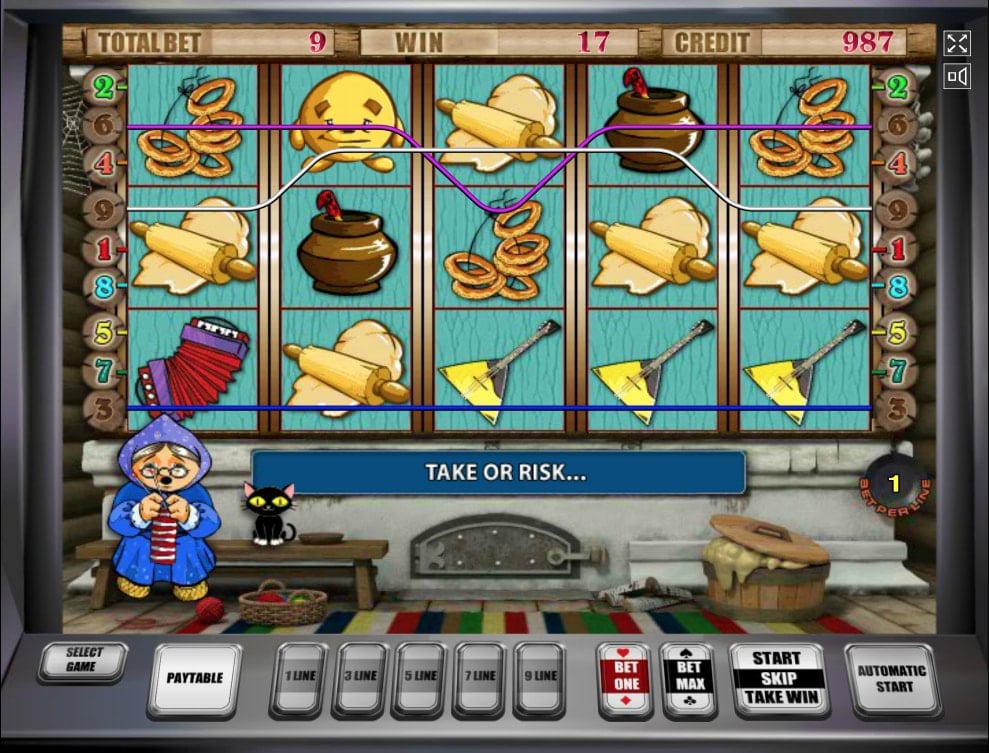This screenshot has width=989, height=753.
Task: Set the Bet Max wager
Action: click(688, 678)
